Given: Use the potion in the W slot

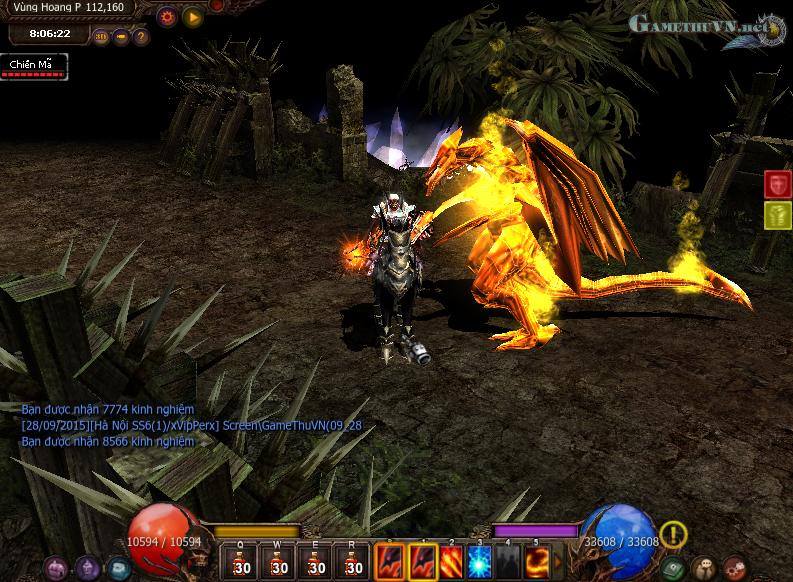Looking at the screenshot, I should [279, 562].
